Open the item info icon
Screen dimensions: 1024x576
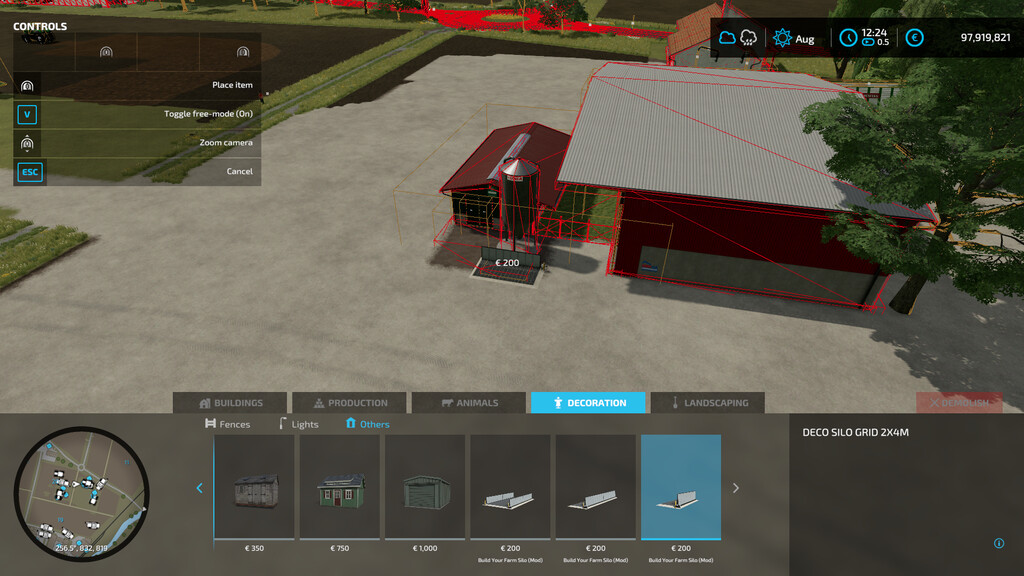click(998, 544)
